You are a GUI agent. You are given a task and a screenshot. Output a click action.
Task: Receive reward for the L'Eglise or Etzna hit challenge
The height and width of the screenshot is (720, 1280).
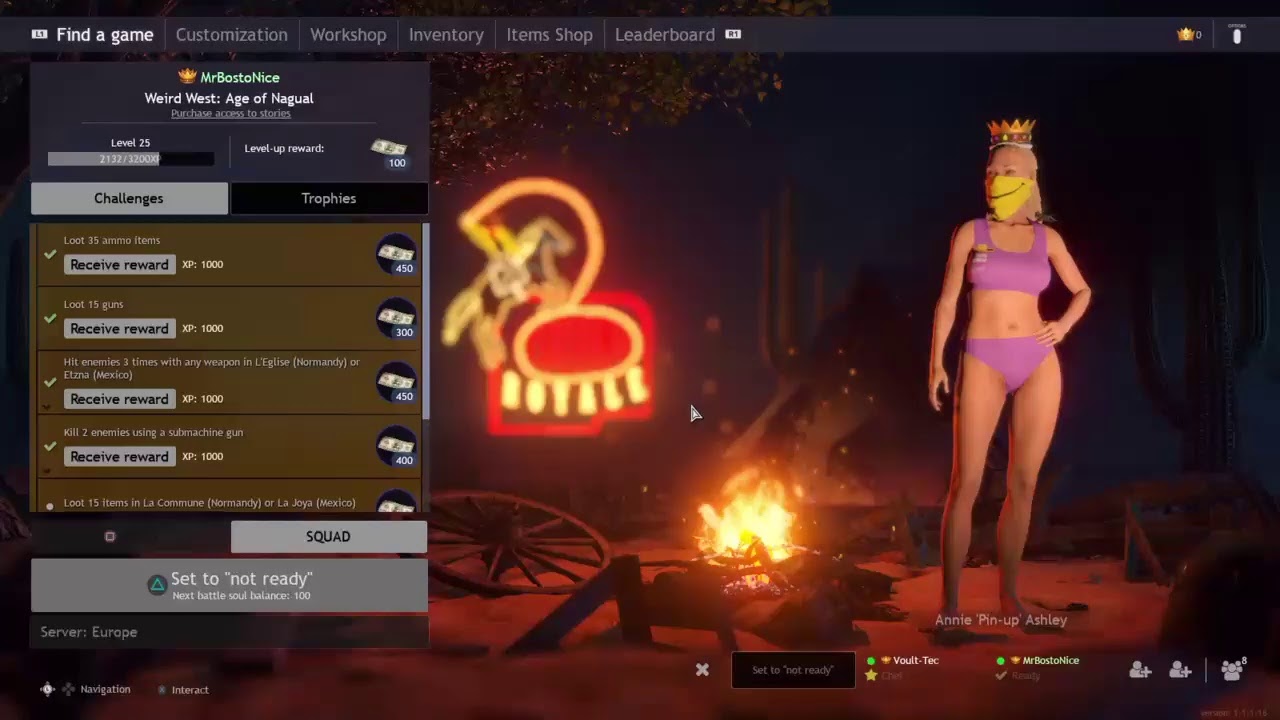pos(119,399)
